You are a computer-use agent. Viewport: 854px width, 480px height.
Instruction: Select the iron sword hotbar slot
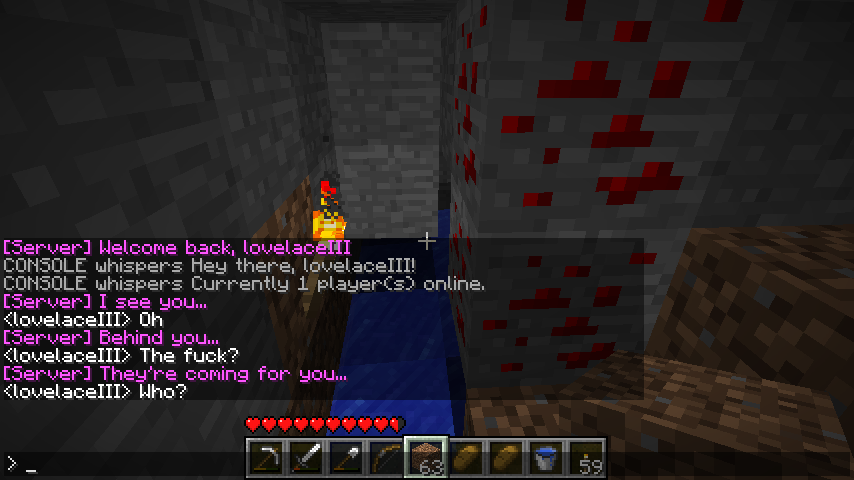point(307,458)
